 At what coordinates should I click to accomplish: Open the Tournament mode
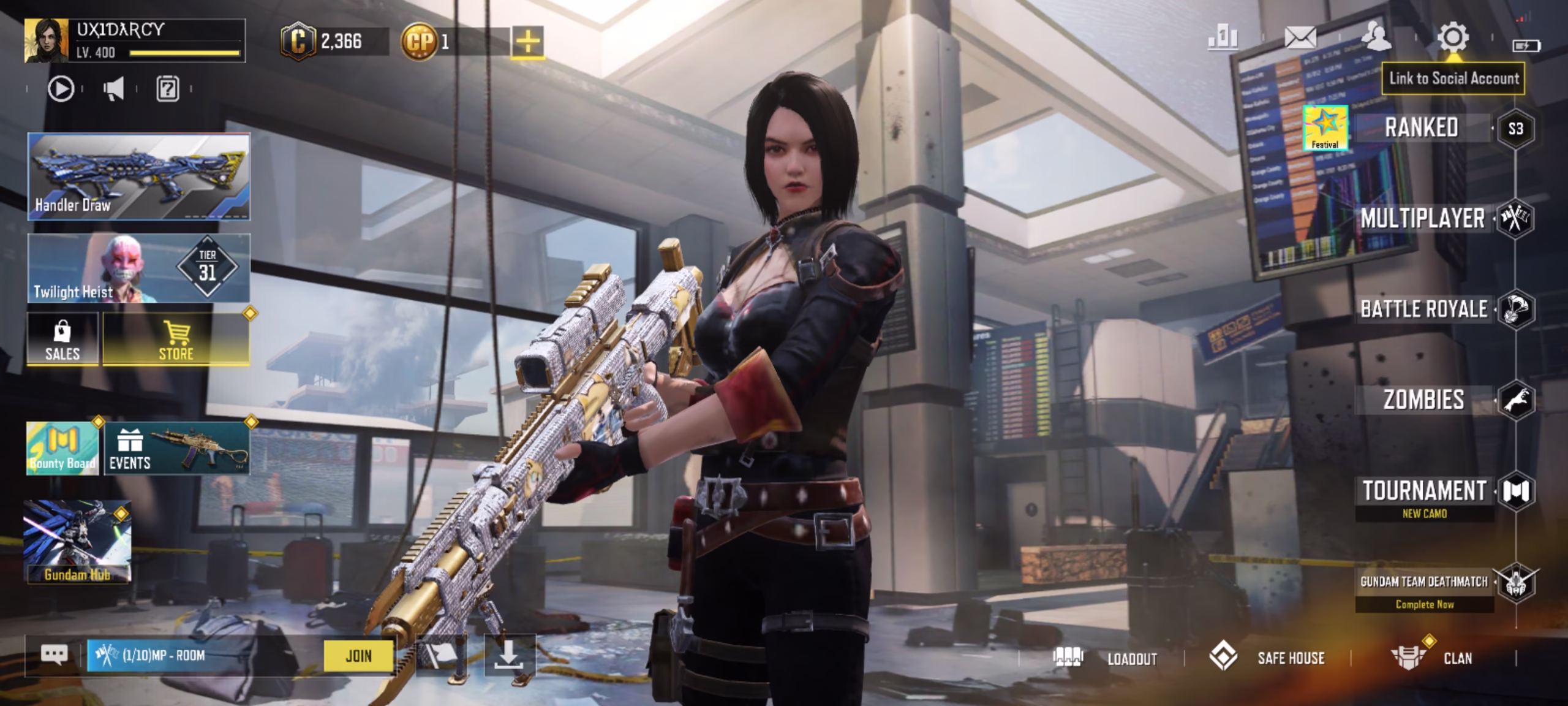pos(1424,492)
